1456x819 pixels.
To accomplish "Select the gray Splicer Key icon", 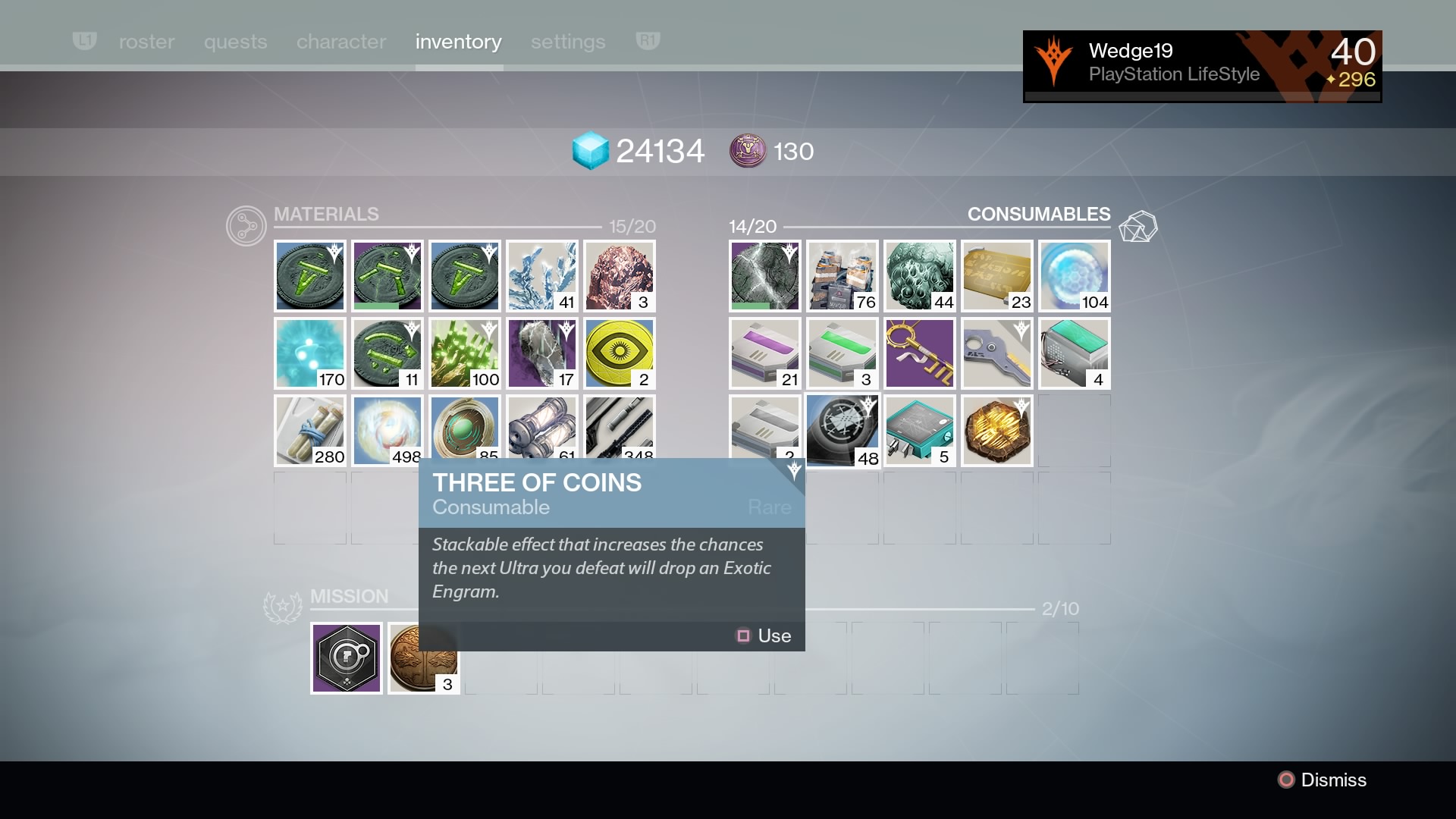I will (x=996, y=353).
